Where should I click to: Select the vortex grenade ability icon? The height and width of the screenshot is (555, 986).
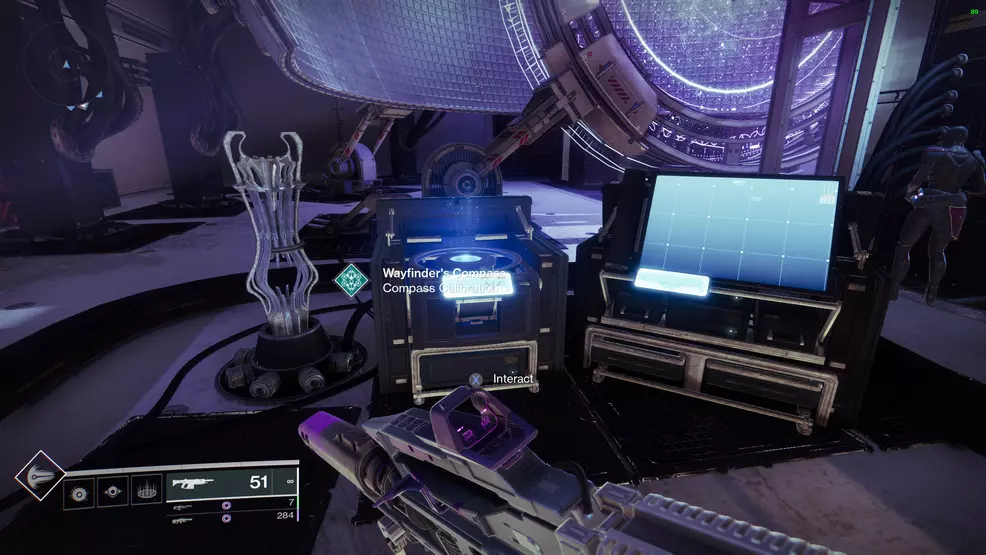point(79,494)
